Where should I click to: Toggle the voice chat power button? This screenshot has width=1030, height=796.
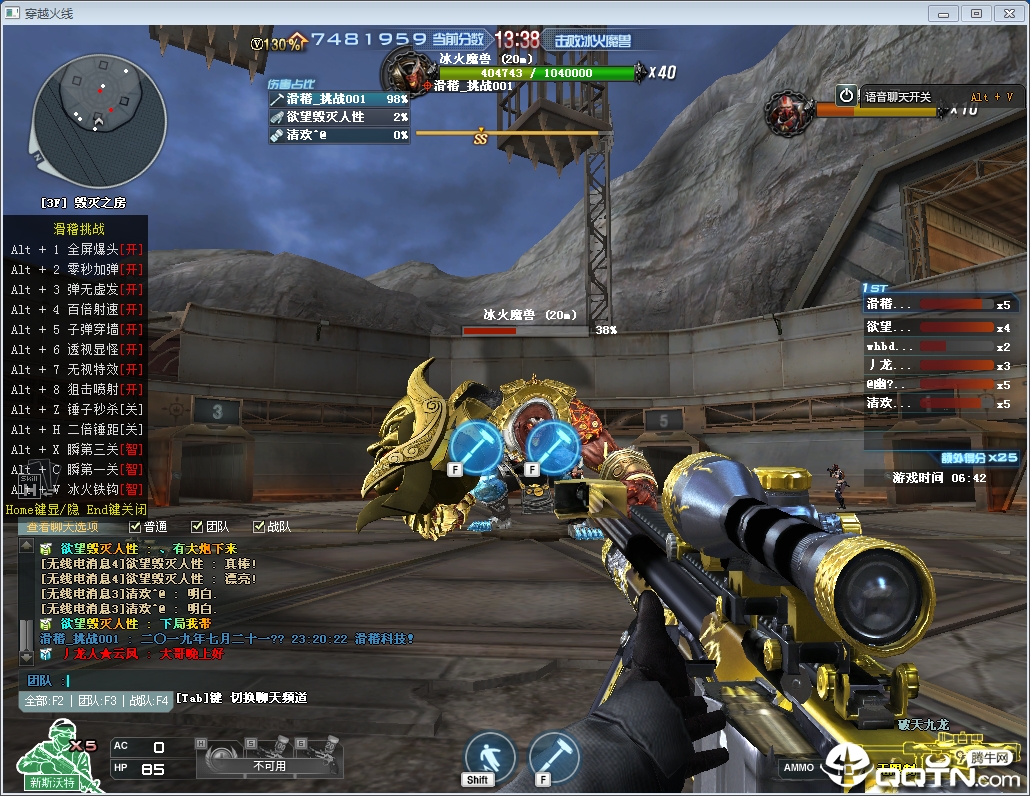coord(847,95)
